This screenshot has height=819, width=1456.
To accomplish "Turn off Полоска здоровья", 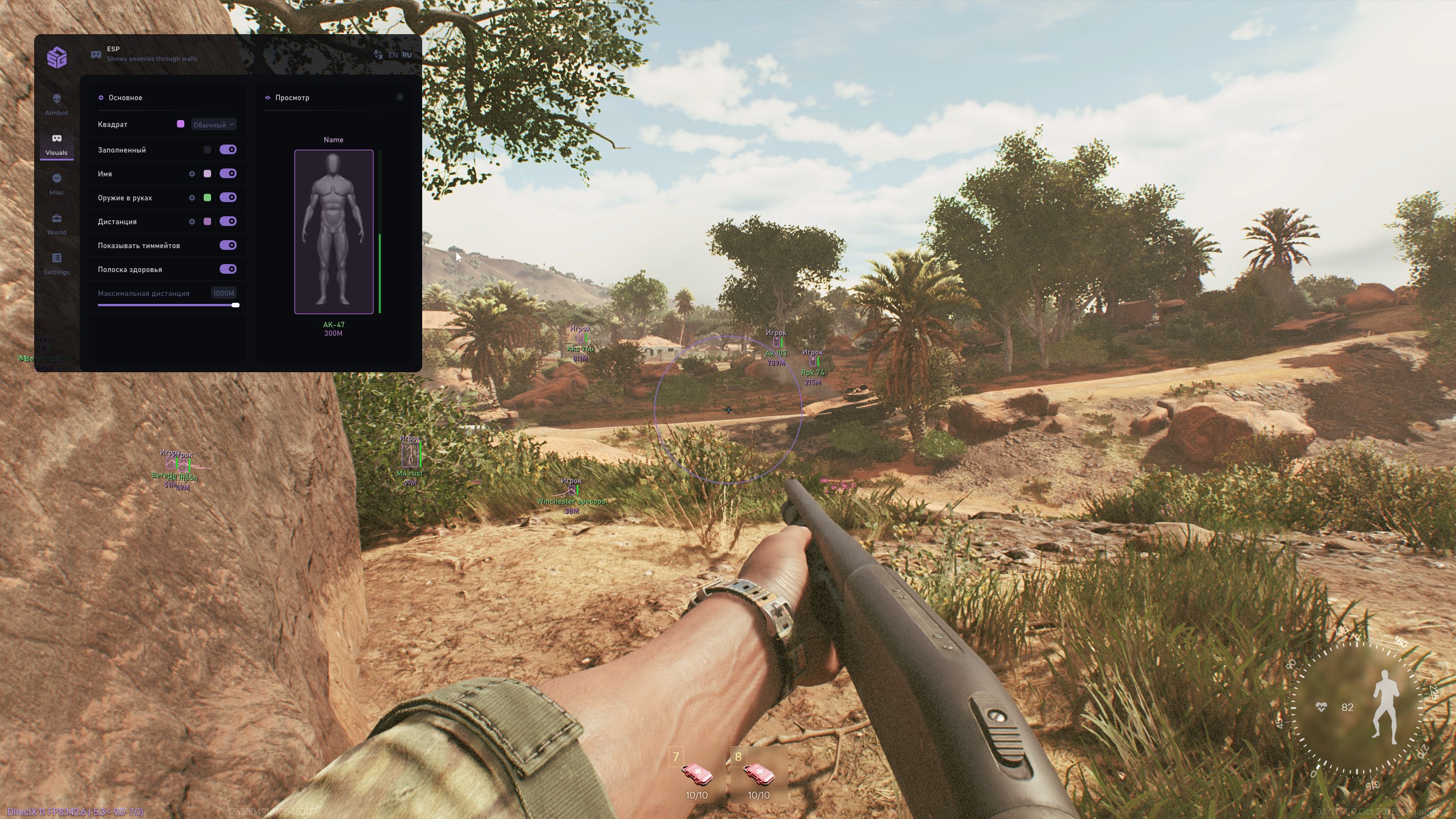I will [229, 269].
